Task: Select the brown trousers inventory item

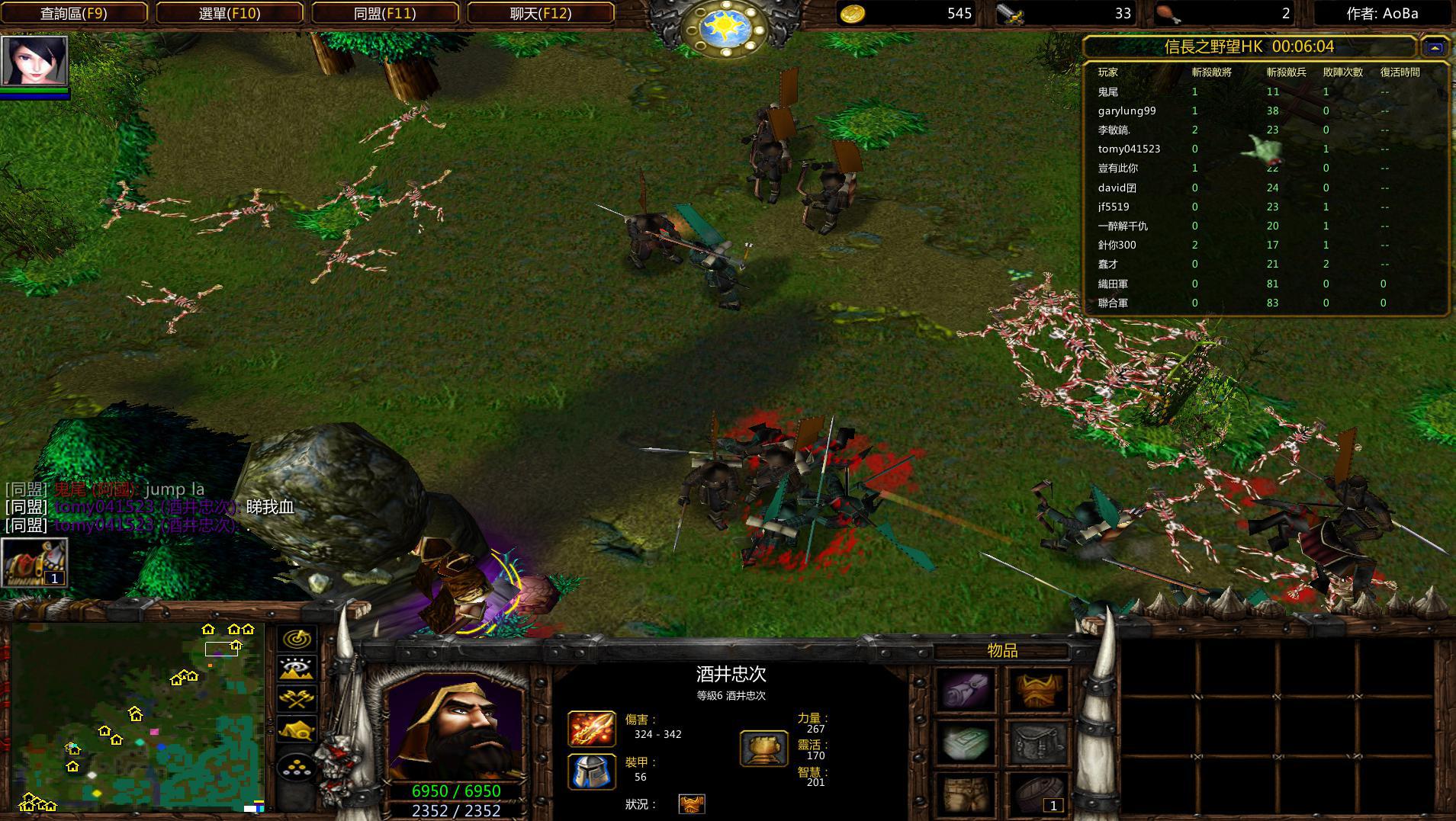Action: (966, 794)
